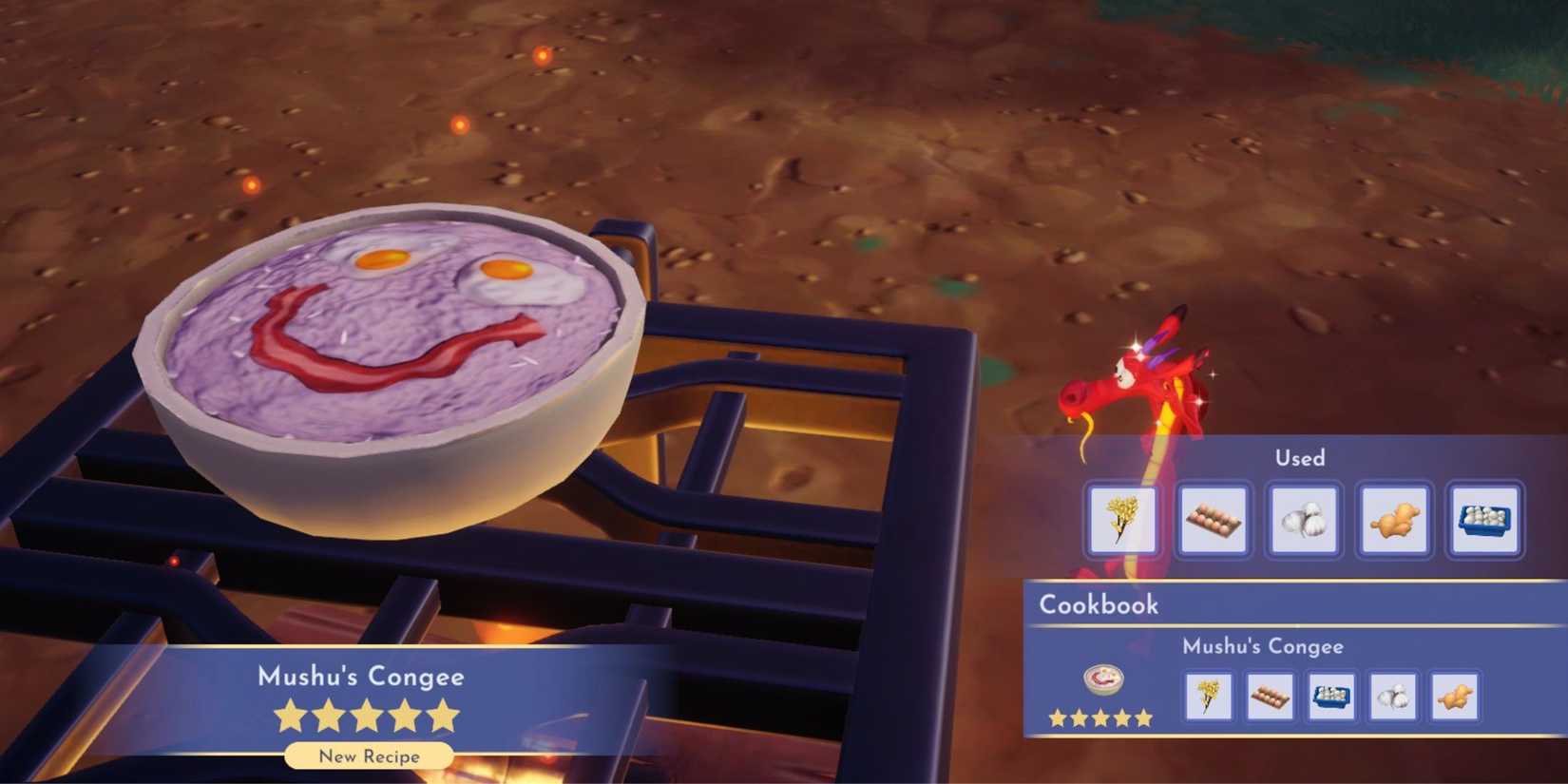The height and width of the screenshot is (784, 1568).
Task: Select the ginger icon in the Used panel
Action: point(1393,521)
